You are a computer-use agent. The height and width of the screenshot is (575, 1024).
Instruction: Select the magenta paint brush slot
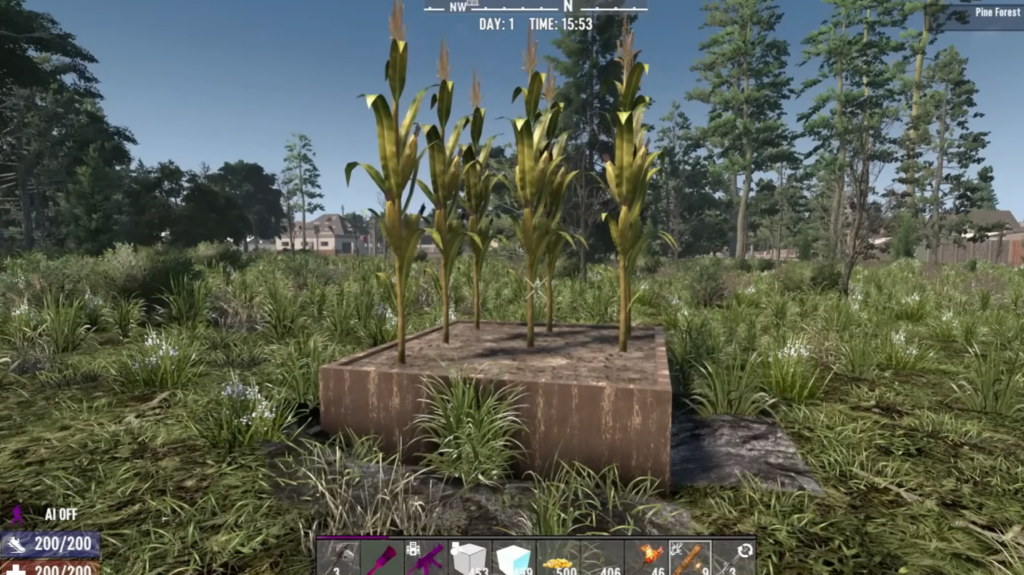(x=383, y=558)
